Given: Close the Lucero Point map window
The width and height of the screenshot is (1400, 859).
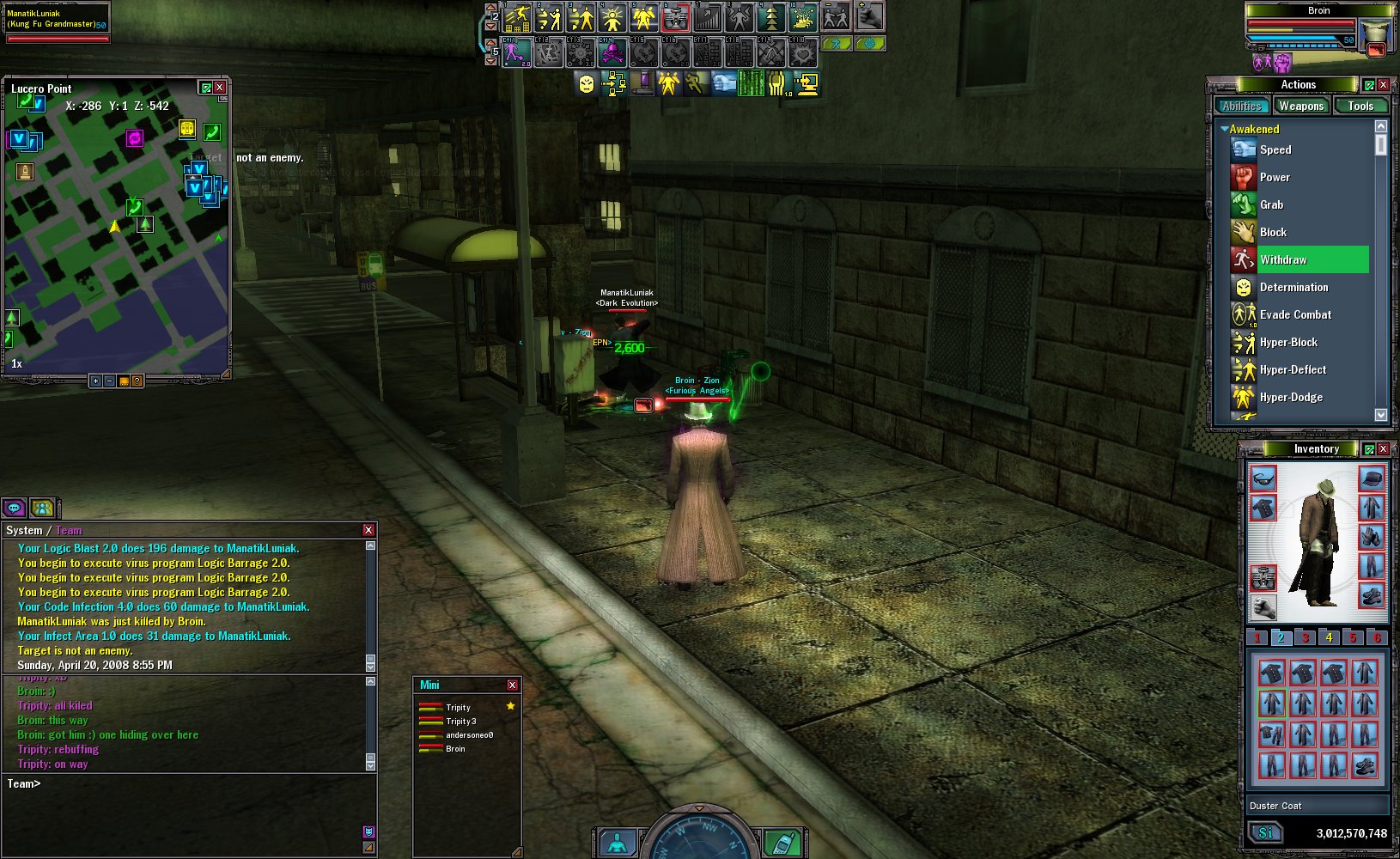Looking at the screenshot, I should 220,88.
